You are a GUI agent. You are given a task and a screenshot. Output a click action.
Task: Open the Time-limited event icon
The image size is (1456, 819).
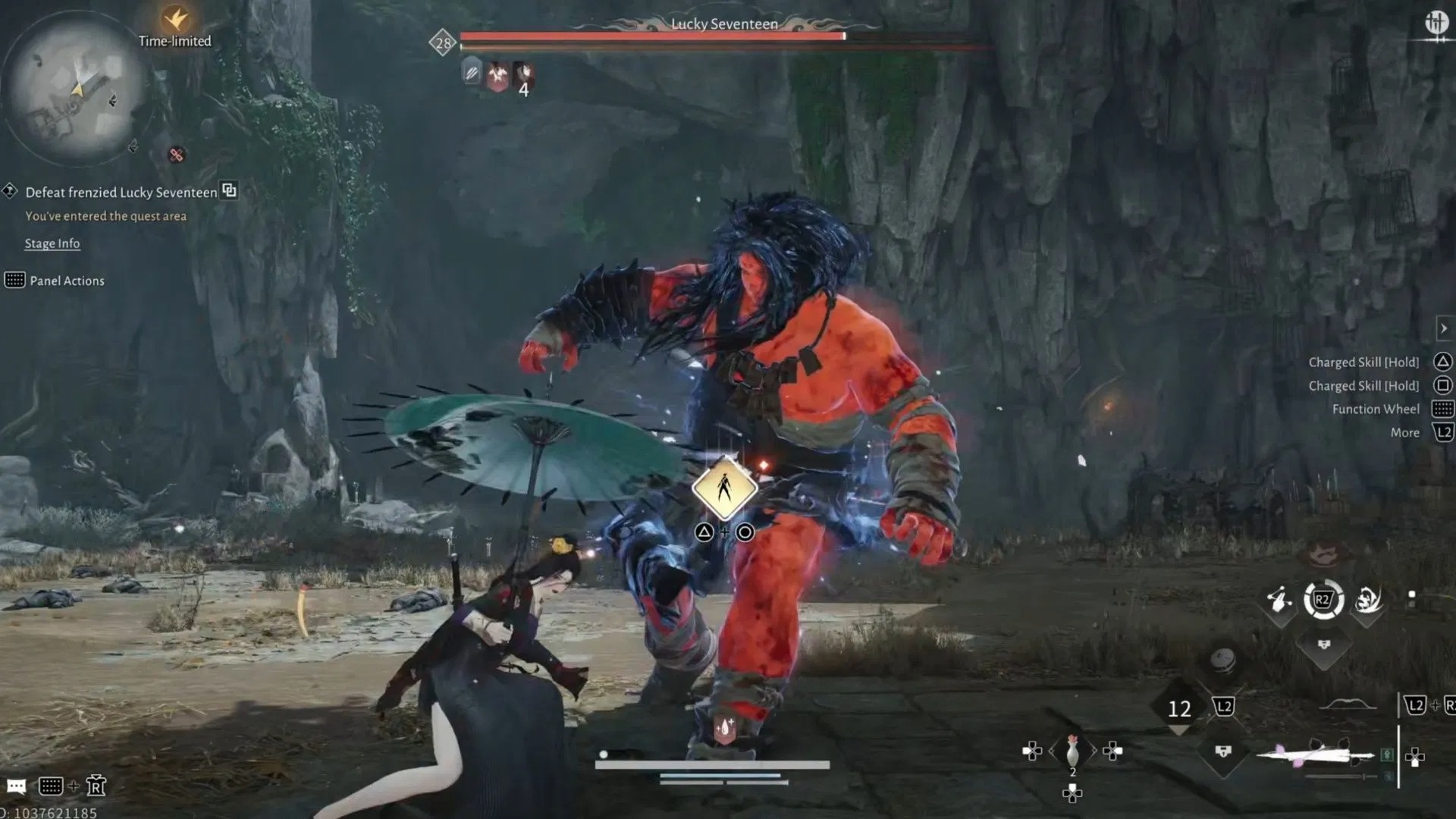[x=175, y=19]
